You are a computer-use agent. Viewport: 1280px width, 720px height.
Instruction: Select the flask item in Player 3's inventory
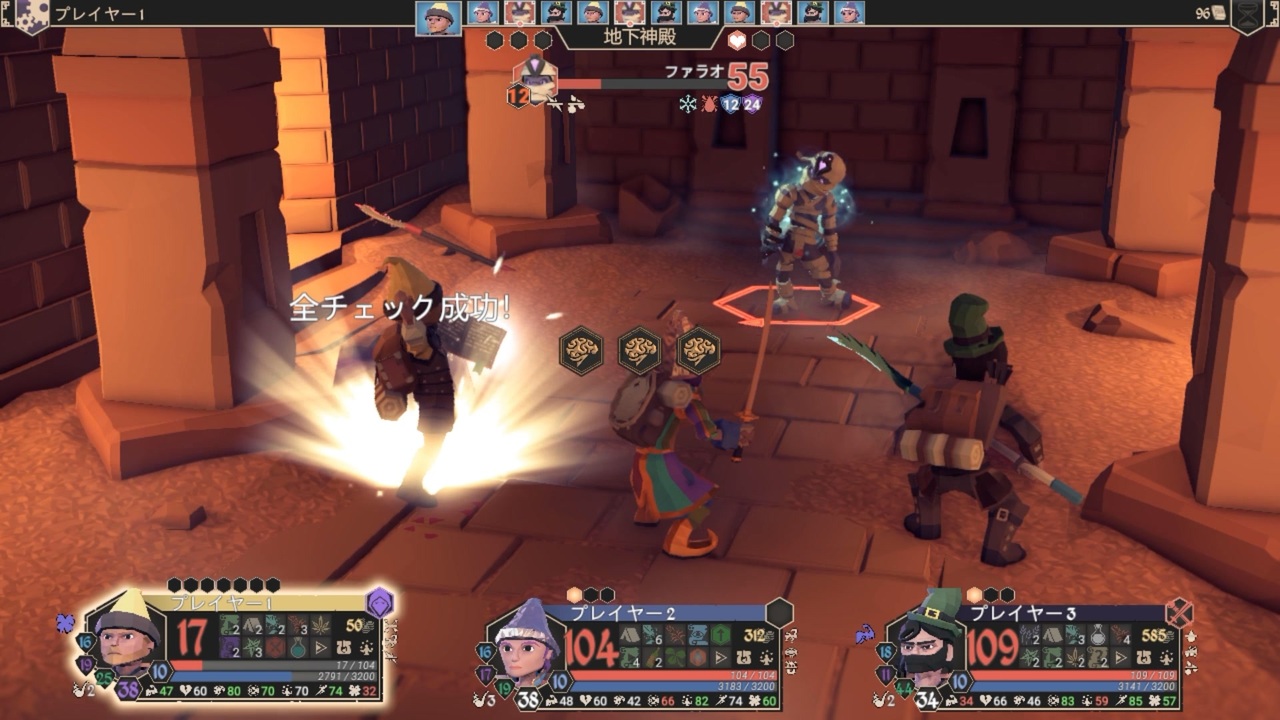point(1098,634)
